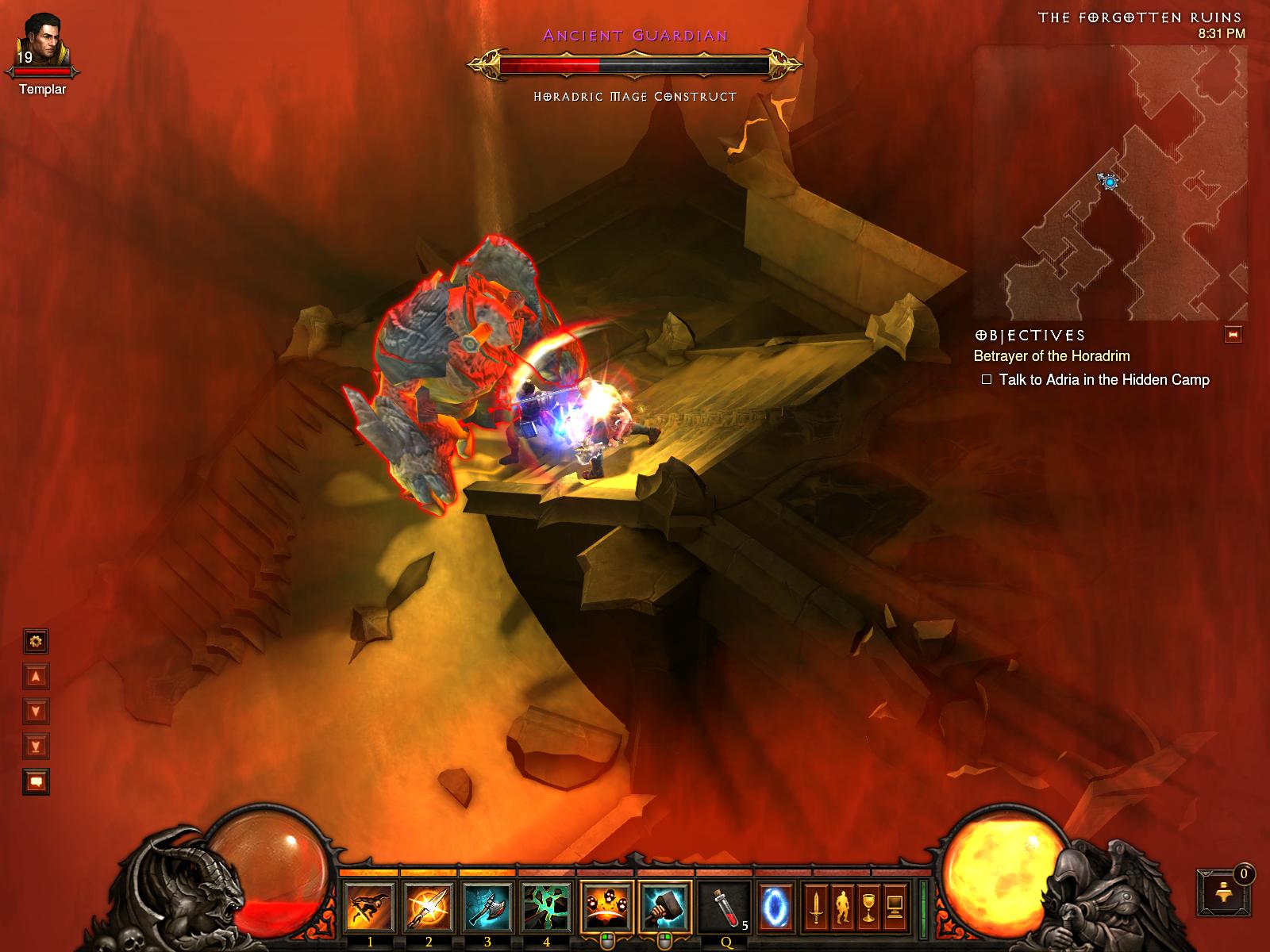
Task: Cast the cracked-ground skill in slot 4
Action: [546, 906]
